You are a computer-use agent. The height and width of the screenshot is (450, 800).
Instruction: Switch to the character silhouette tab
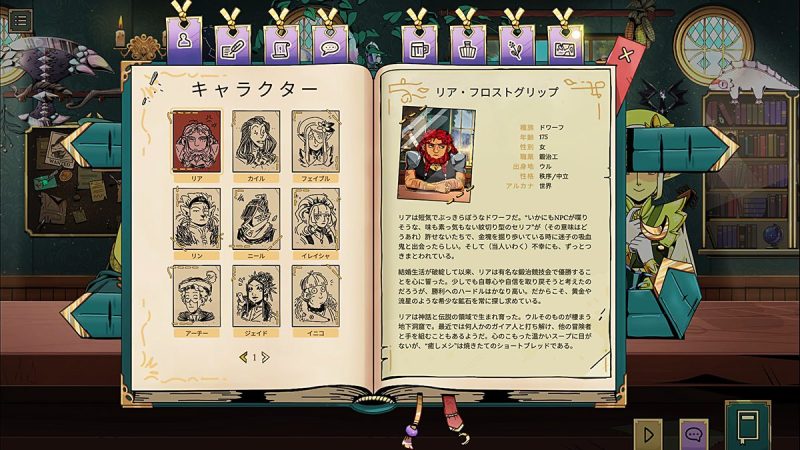pos(183,42)
